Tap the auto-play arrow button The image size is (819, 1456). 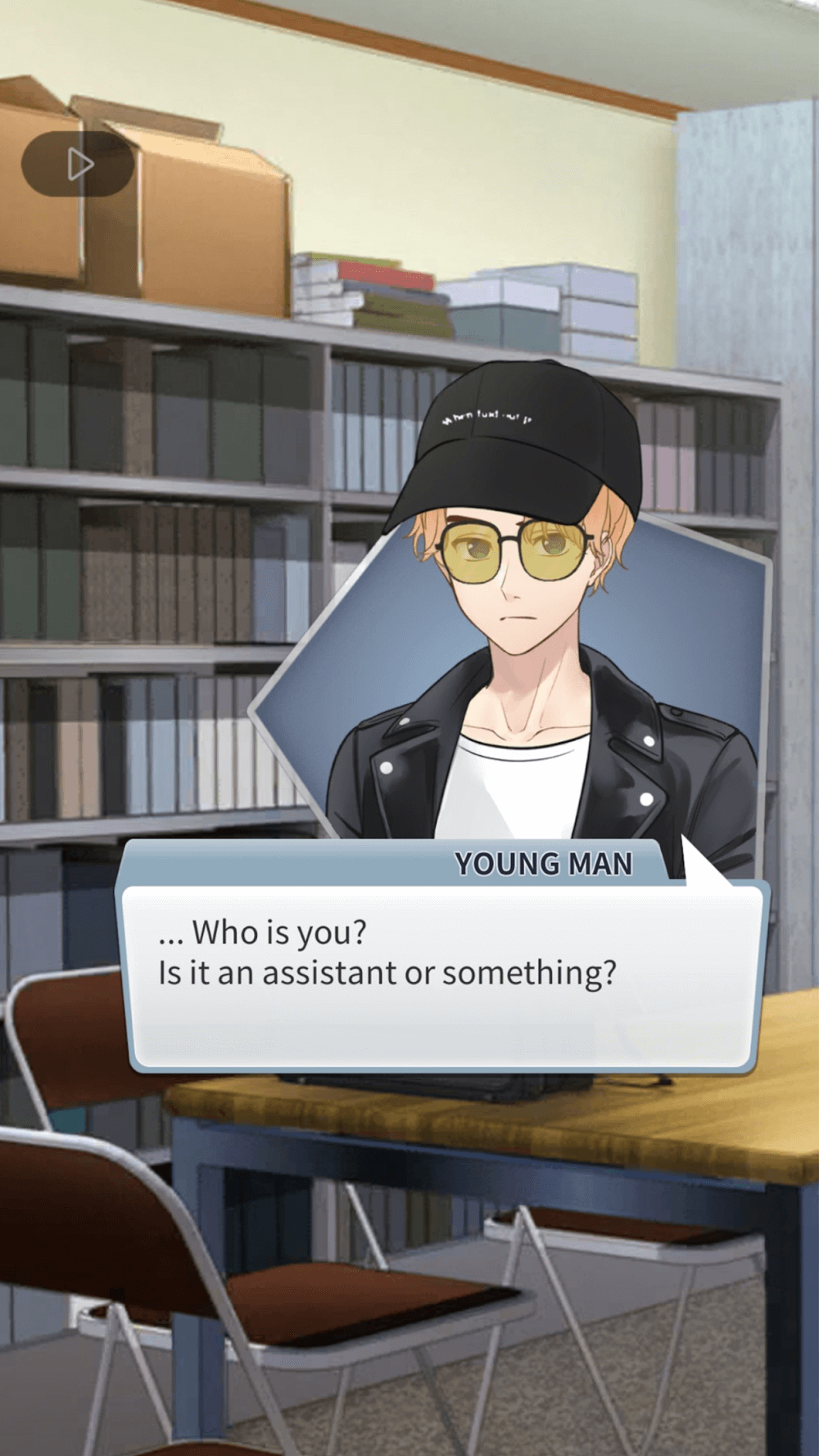click(x=79, y=164)
